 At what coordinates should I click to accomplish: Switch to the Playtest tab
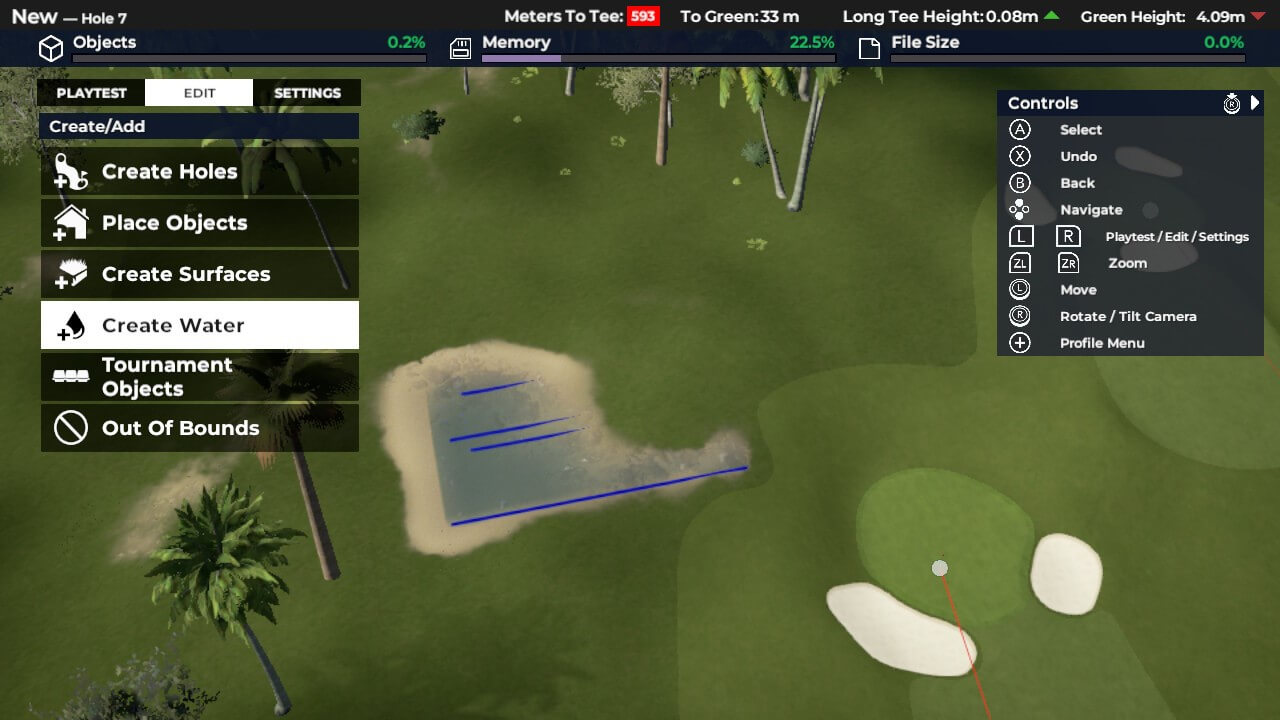click(91, 93)
